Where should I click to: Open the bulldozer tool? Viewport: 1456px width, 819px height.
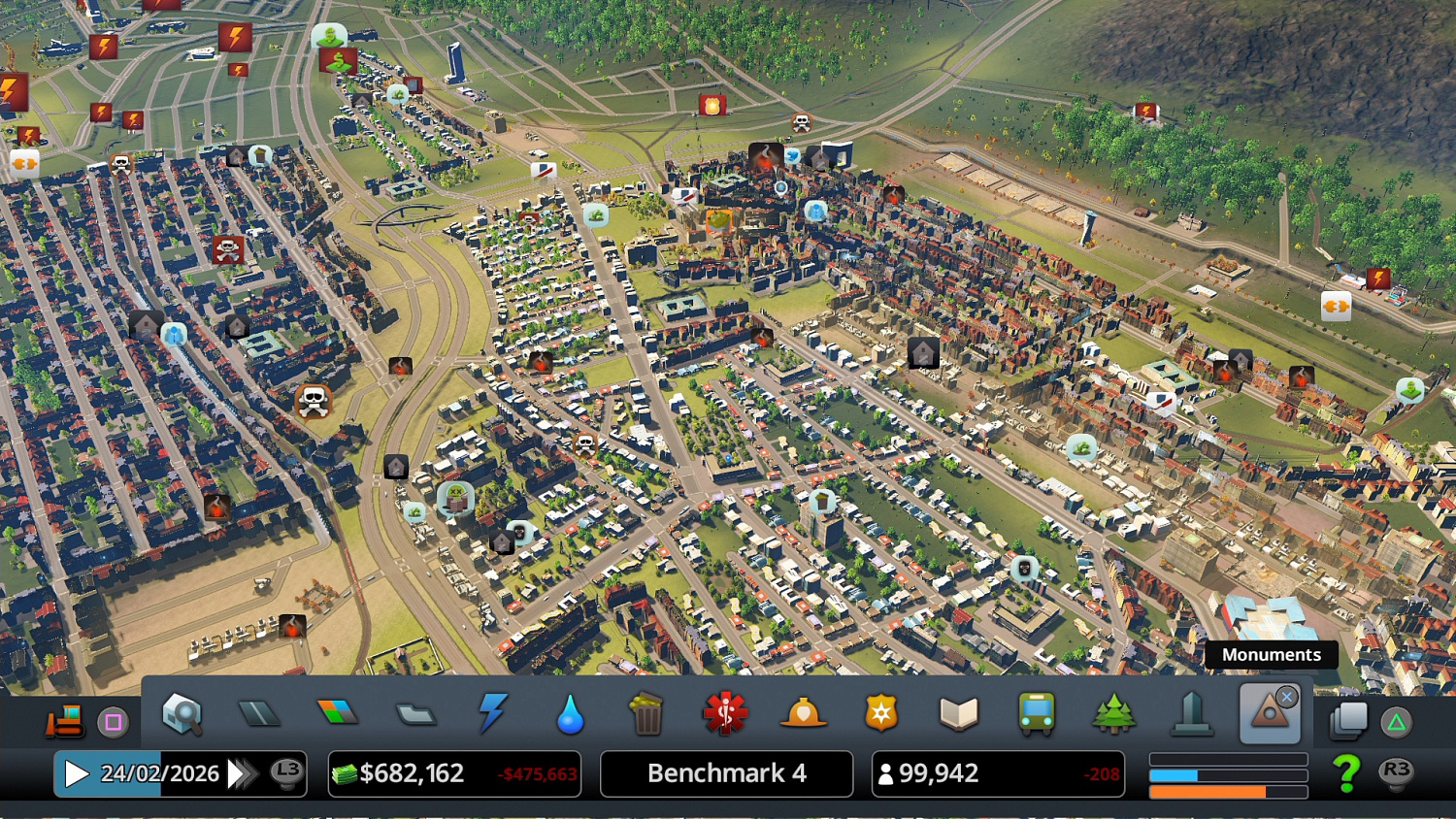click(64, 720)
